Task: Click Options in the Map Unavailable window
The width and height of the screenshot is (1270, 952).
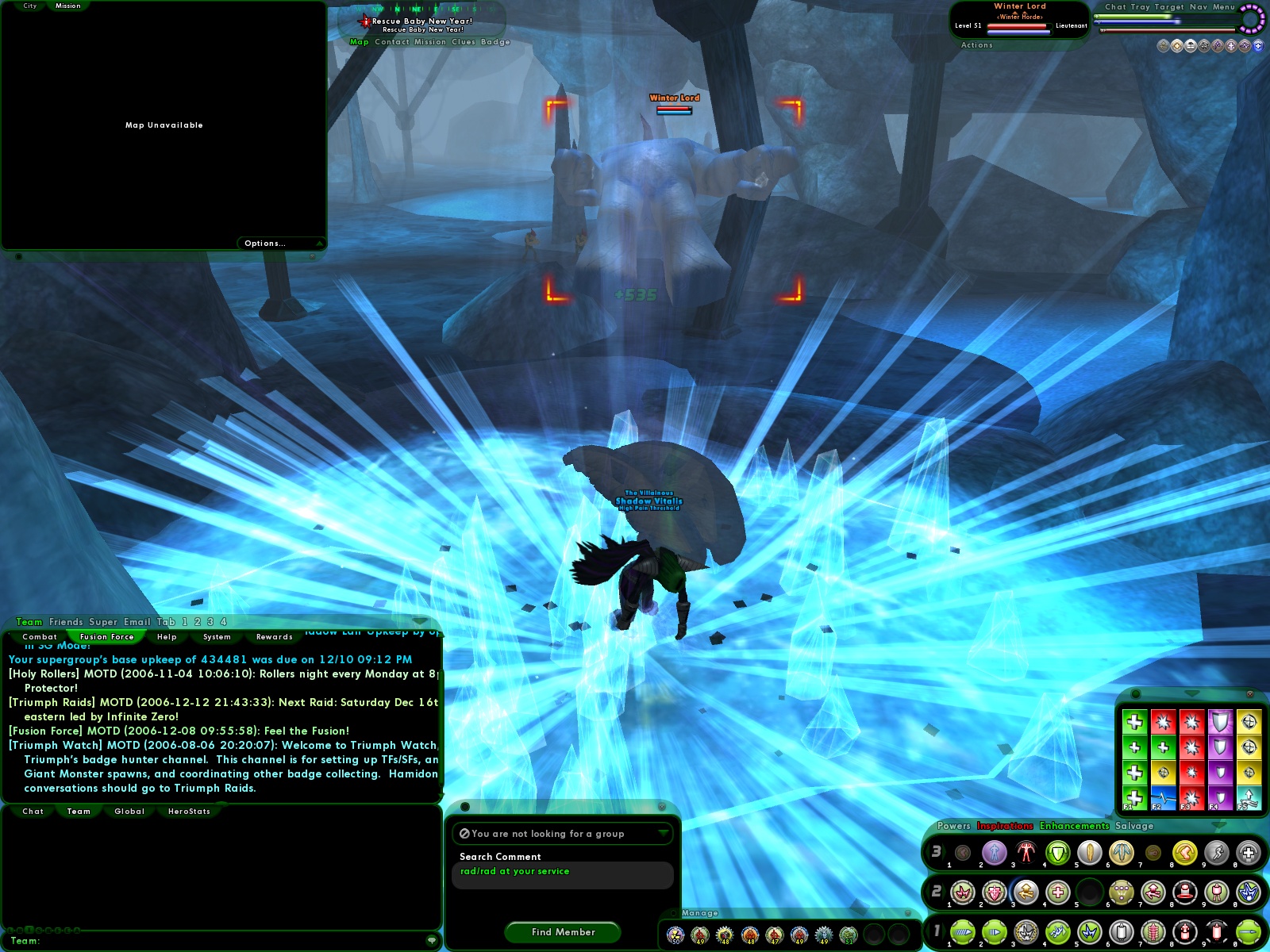Action: point(264,243)
